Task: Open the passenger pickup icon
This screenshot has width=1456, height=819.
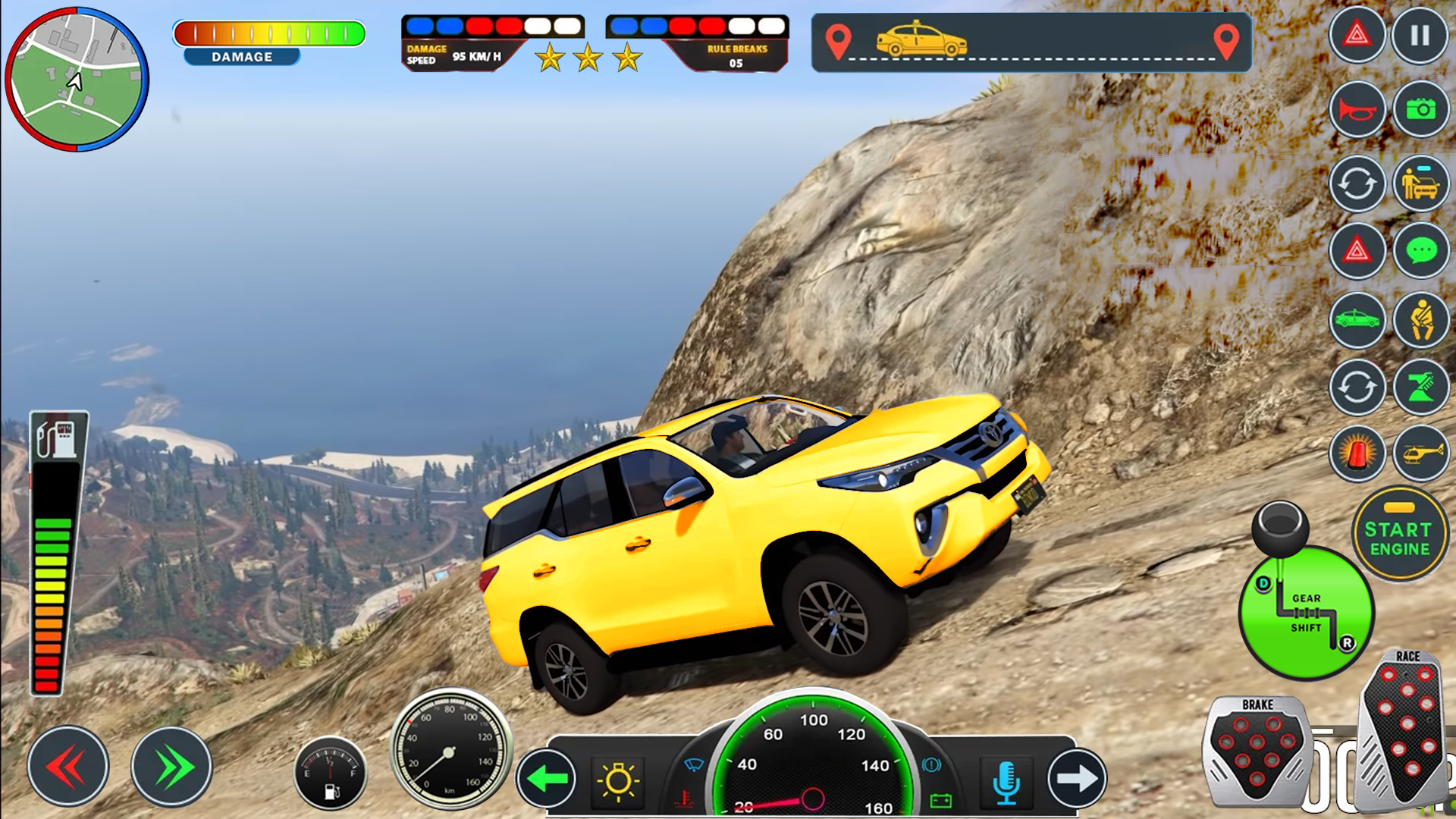Action: (1420, 184)
